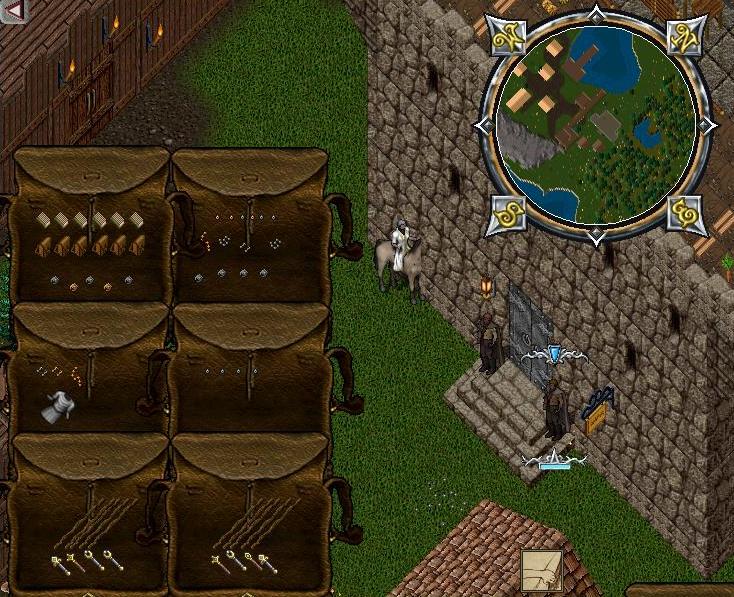Click the small arrow button in the corner
This screenshot has height=597, width=734.
click(14, 11)
